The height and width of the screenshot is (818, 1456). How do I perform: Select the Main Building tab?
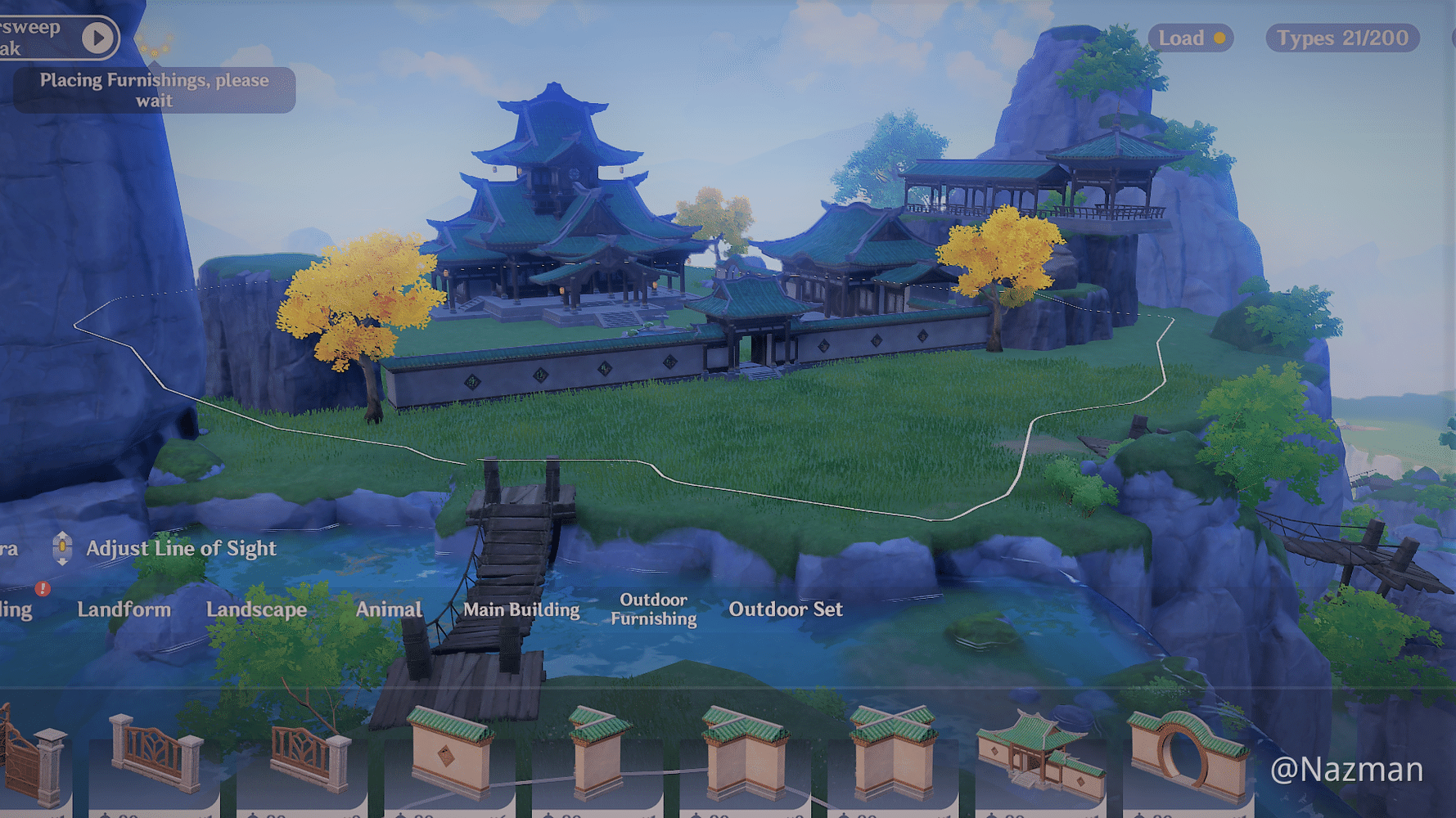[521, 609]
